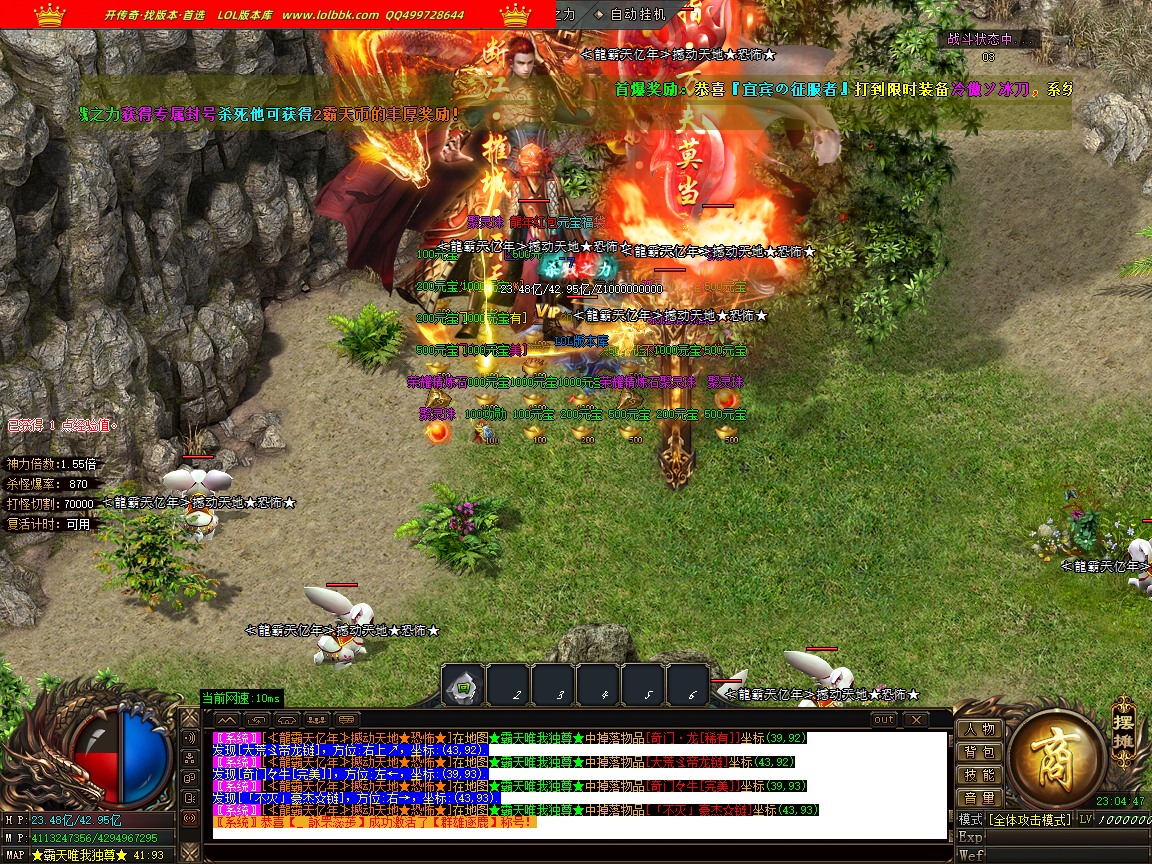
Task: Open the 背包 backpack
Action: pos(979,752)
